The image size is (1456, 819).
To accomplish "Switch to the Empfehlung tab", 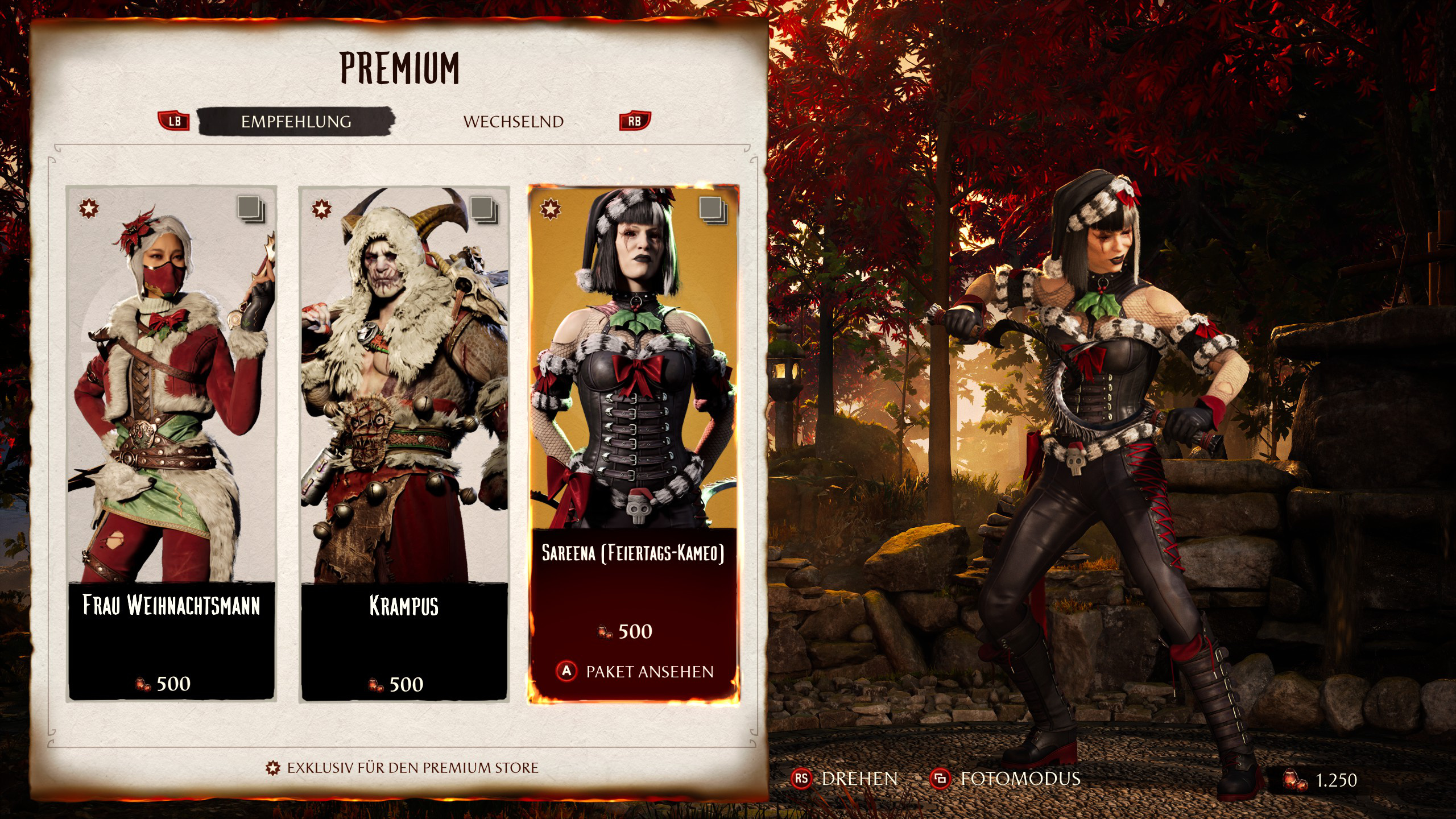I will [x=296, y=122].
